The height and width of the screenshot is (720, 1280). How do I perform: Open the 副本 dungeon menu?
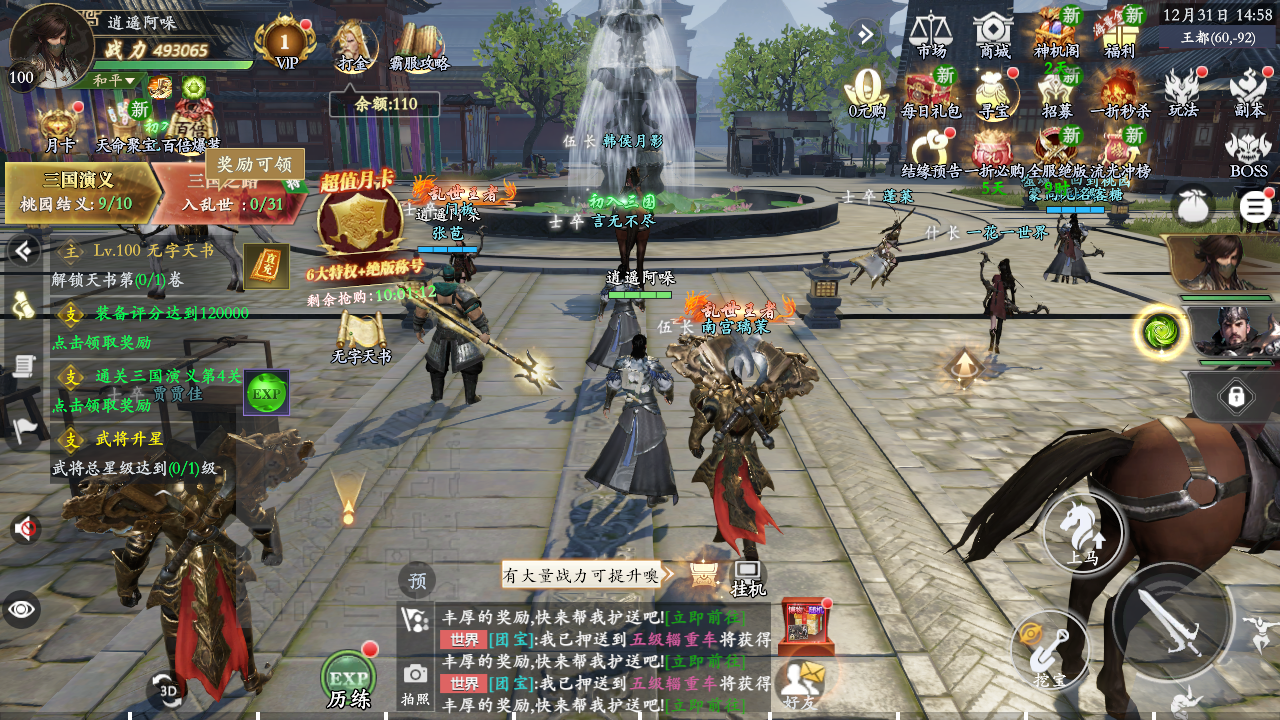(x=1249, y=92)
